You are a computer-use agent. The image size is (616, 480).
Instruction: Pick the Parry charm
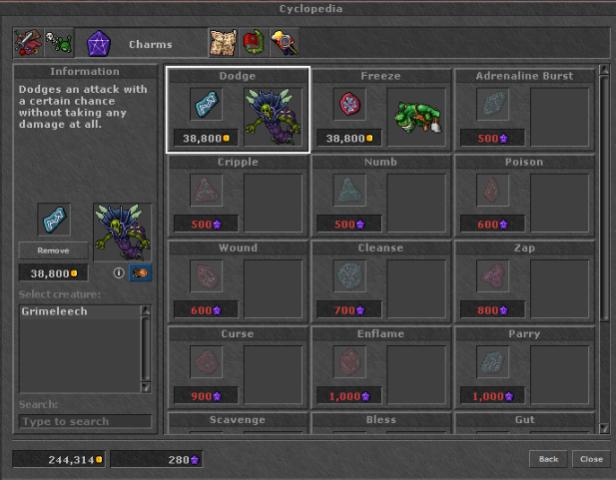pyautogui.click(x=524, y=367)
